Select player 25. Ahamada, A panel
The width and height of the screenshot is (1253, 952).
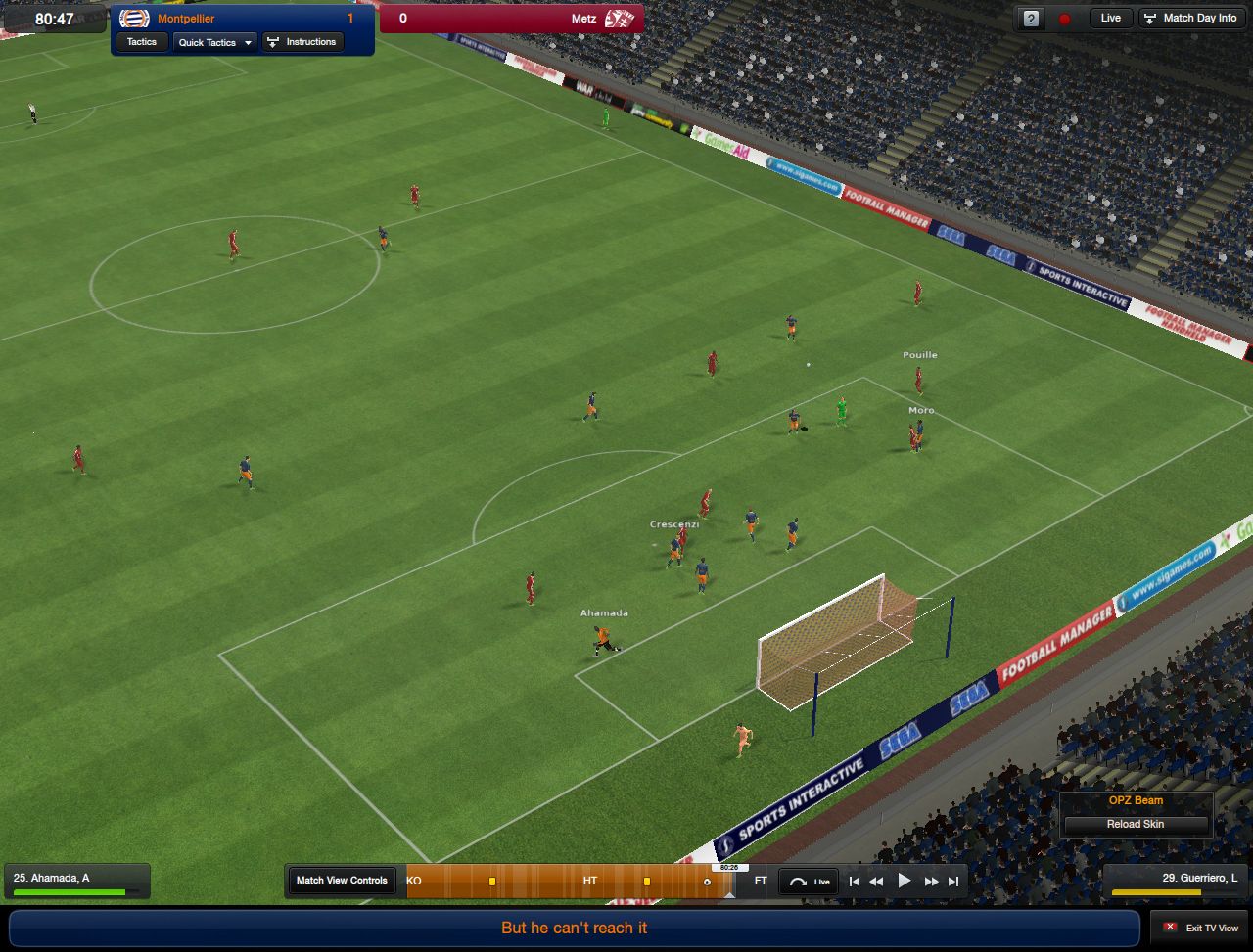(x=76, y=881)
